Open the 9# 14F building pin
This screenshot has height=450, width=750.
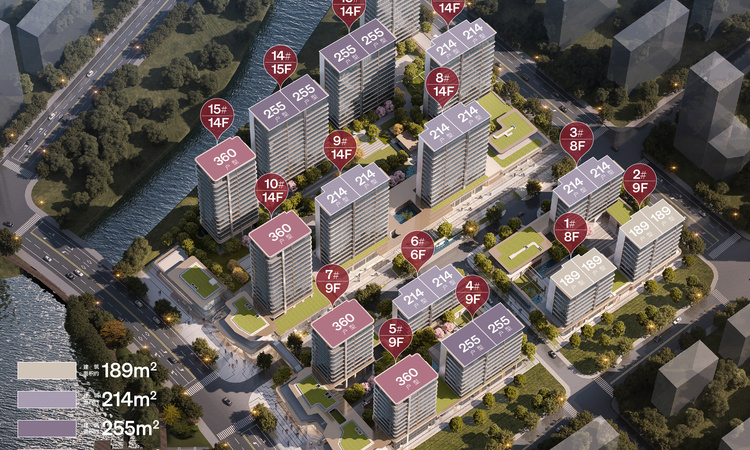pos(340,148)
